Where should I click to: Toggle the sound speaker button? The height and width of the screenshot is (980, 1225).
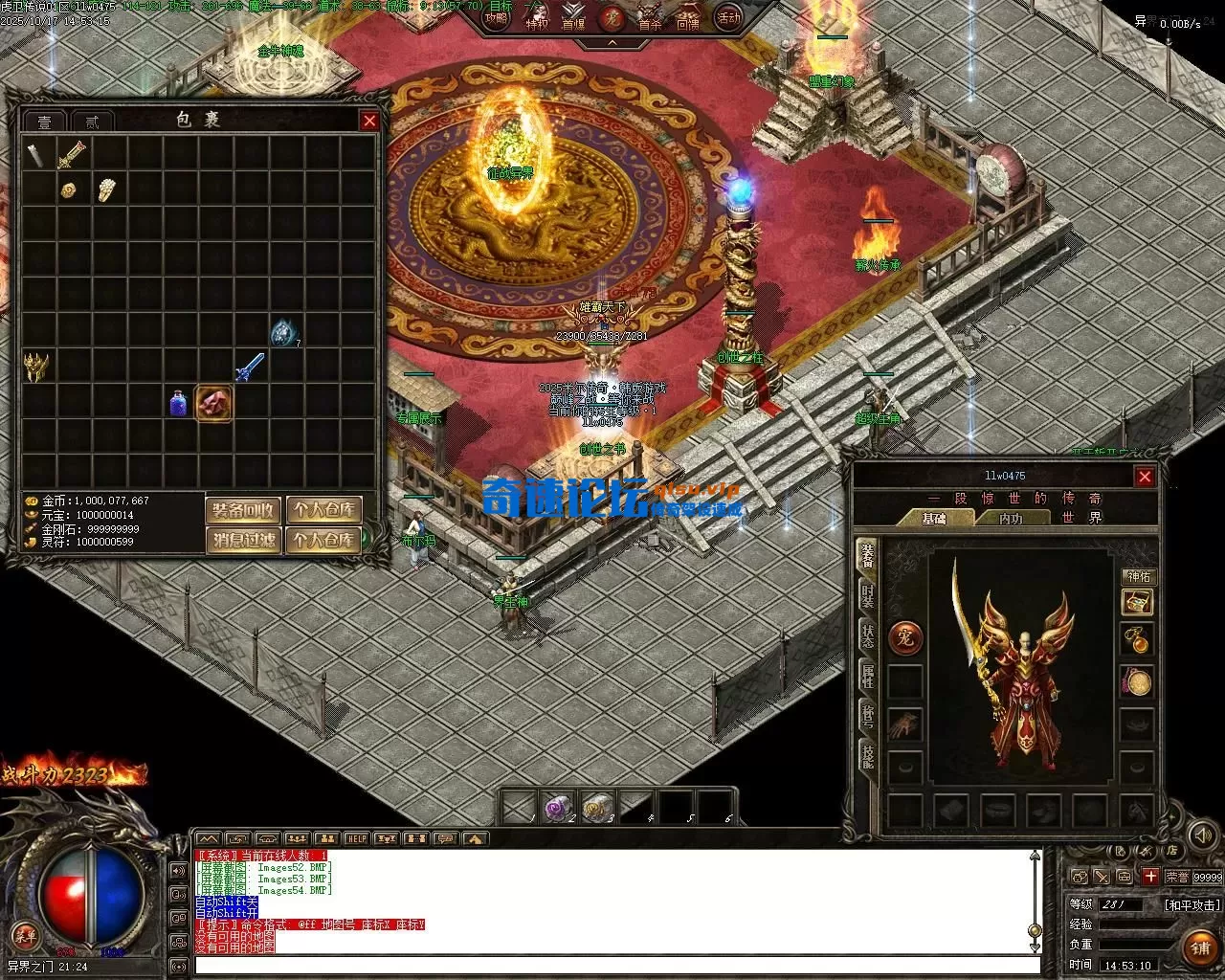pos(178,871)
